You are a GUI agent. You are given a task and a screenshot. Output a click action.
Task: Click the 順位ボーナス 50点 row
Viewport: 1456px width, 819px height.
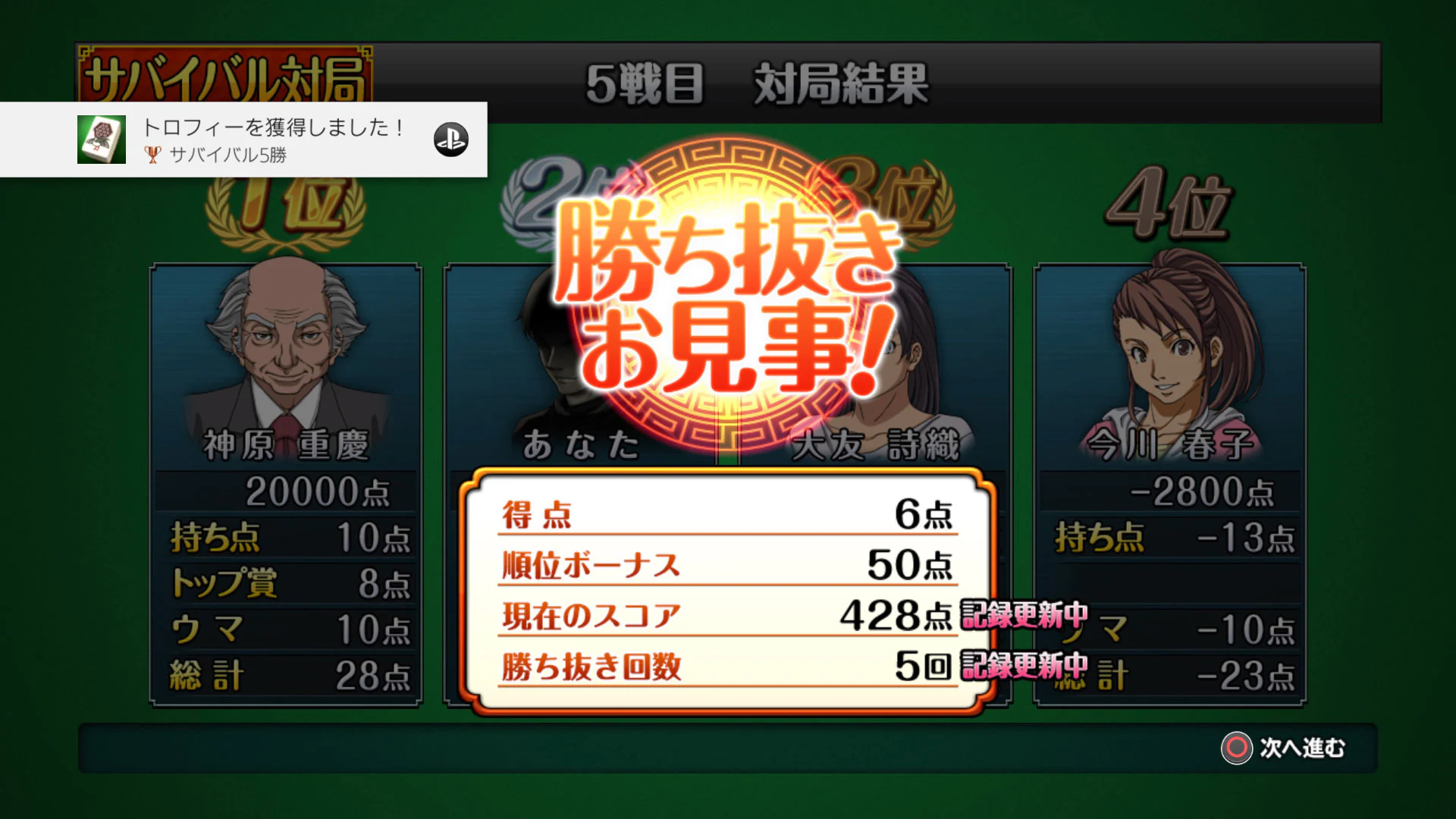(724, 565)
